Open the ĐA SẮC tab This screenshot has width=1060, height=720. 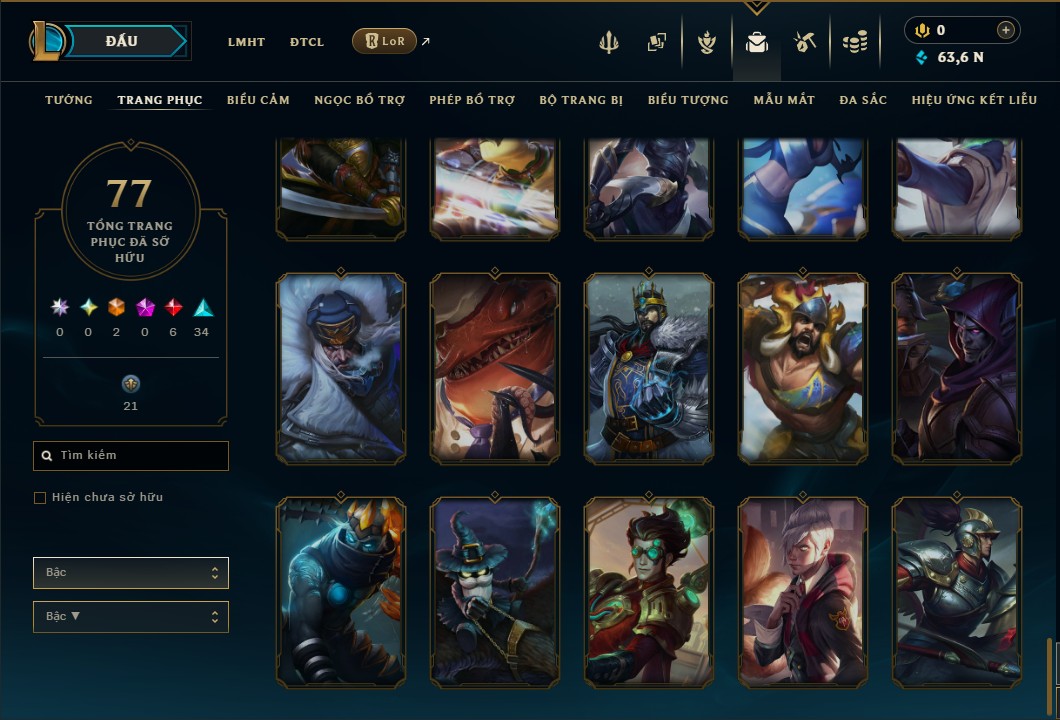863,100
